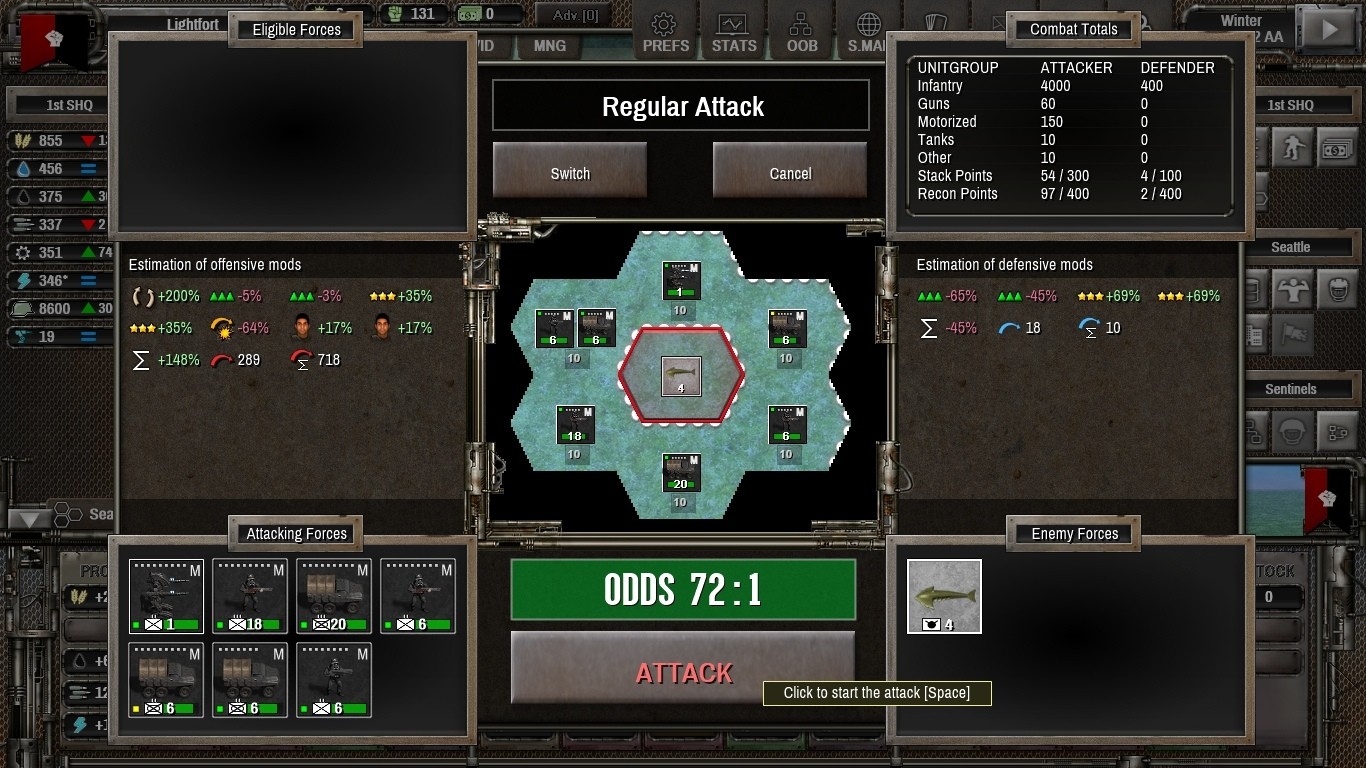This screenshot has width=1366, height=768.
Task: Click the red-outlined target hex in center
Action: [681, 376]
